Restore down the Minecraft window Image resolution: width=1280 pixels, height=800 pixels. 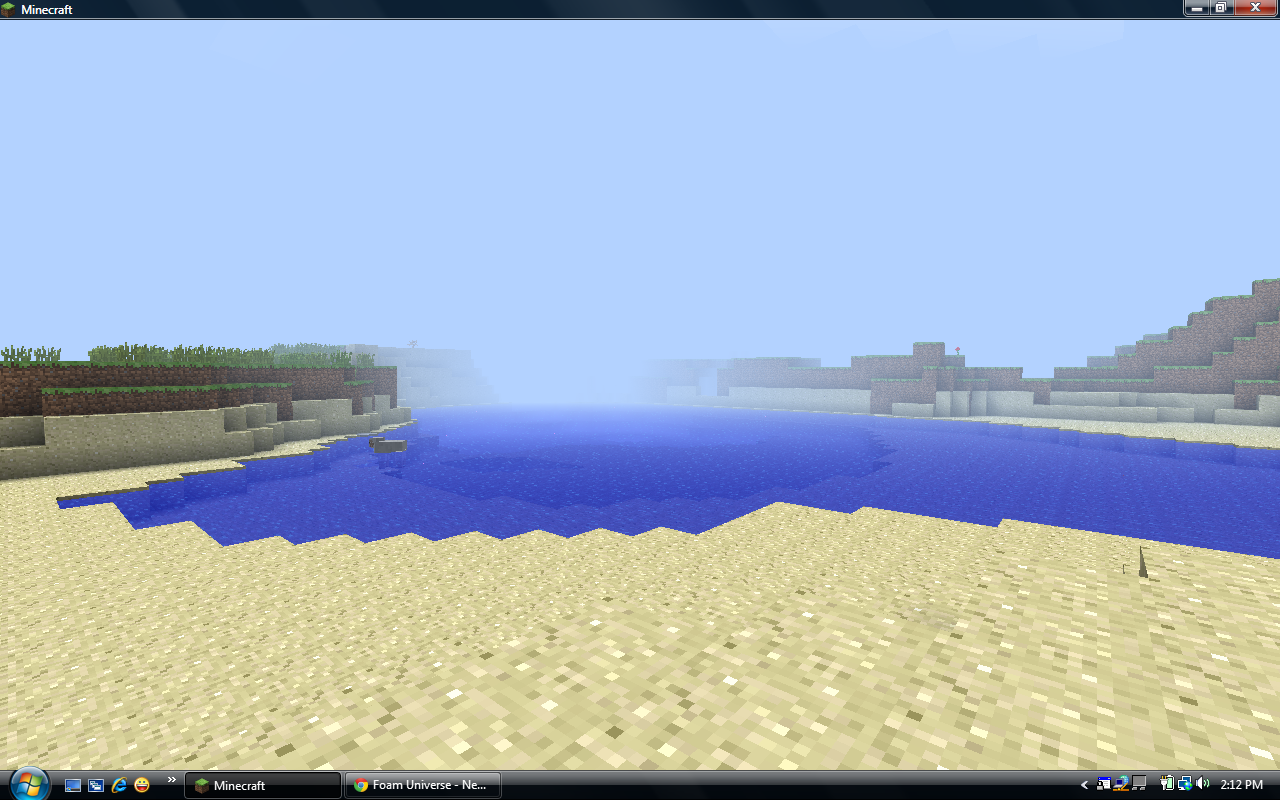point(1221,8)
